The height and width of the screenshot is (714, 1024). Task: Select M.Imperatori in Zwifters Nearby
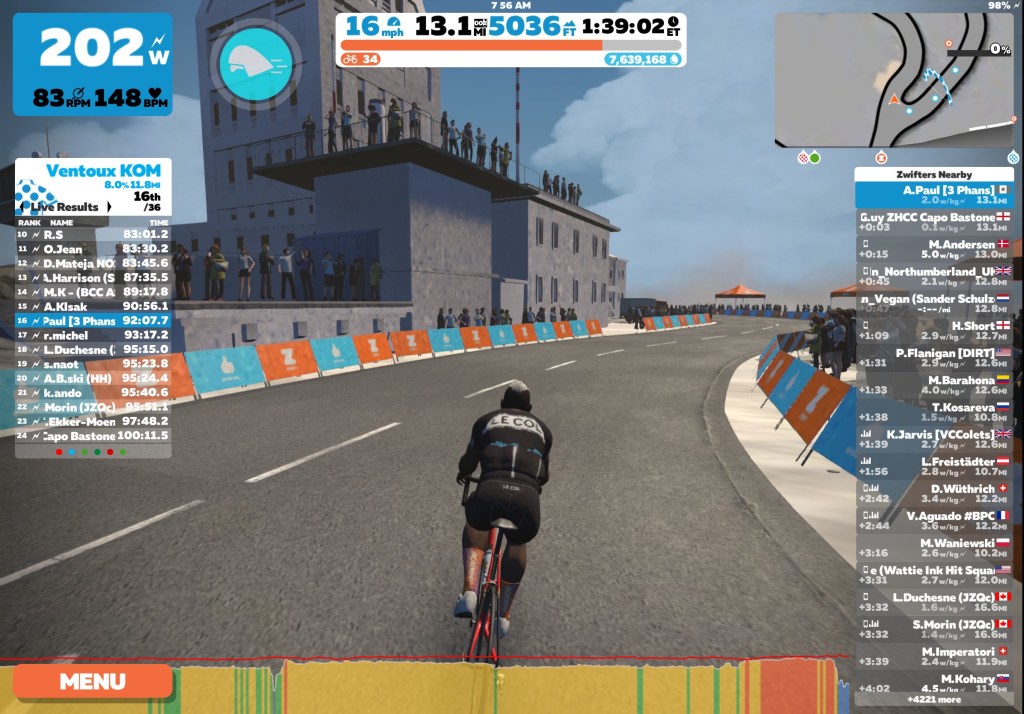pyautogui.click(x=934, y=655)
